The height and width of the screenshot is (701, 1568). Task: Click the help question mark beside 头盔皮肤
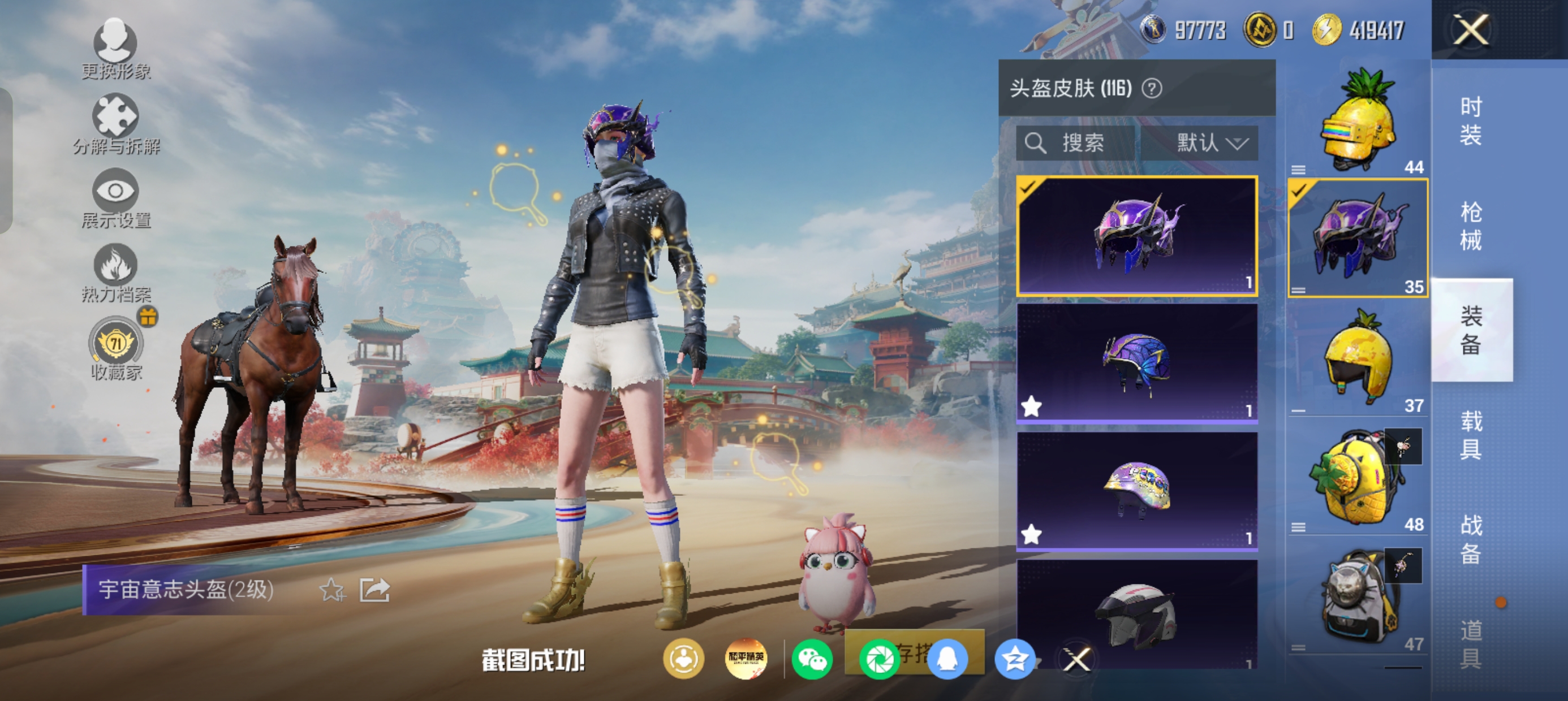pos(1152,89)
